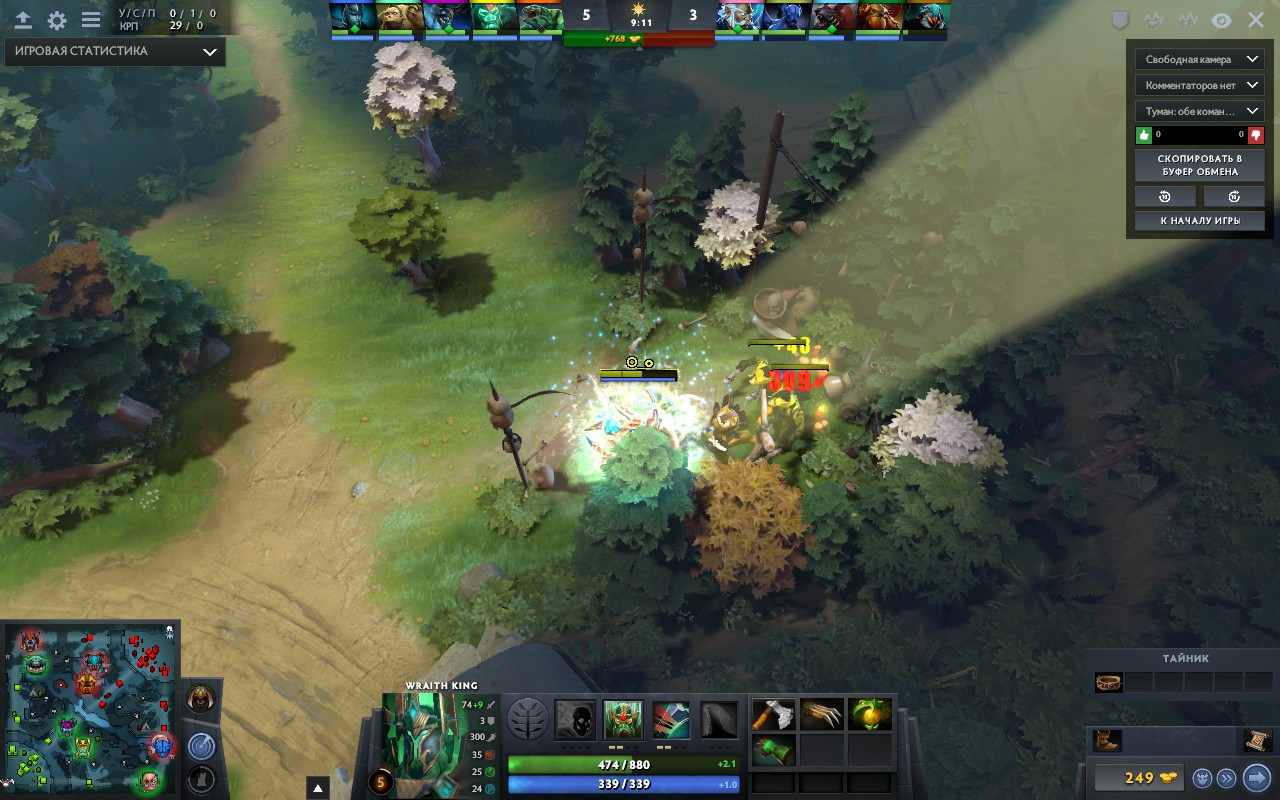Image resolution: width=1280 pixels, height=800 pixels.
Task: Click Скопировать в буфер обмена button
Action: [x=1199, y=165]
